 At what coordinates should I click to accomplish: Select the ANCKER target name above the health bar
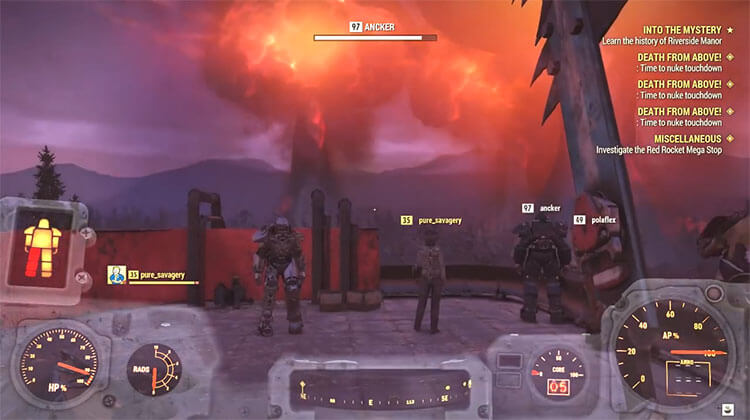373,26
